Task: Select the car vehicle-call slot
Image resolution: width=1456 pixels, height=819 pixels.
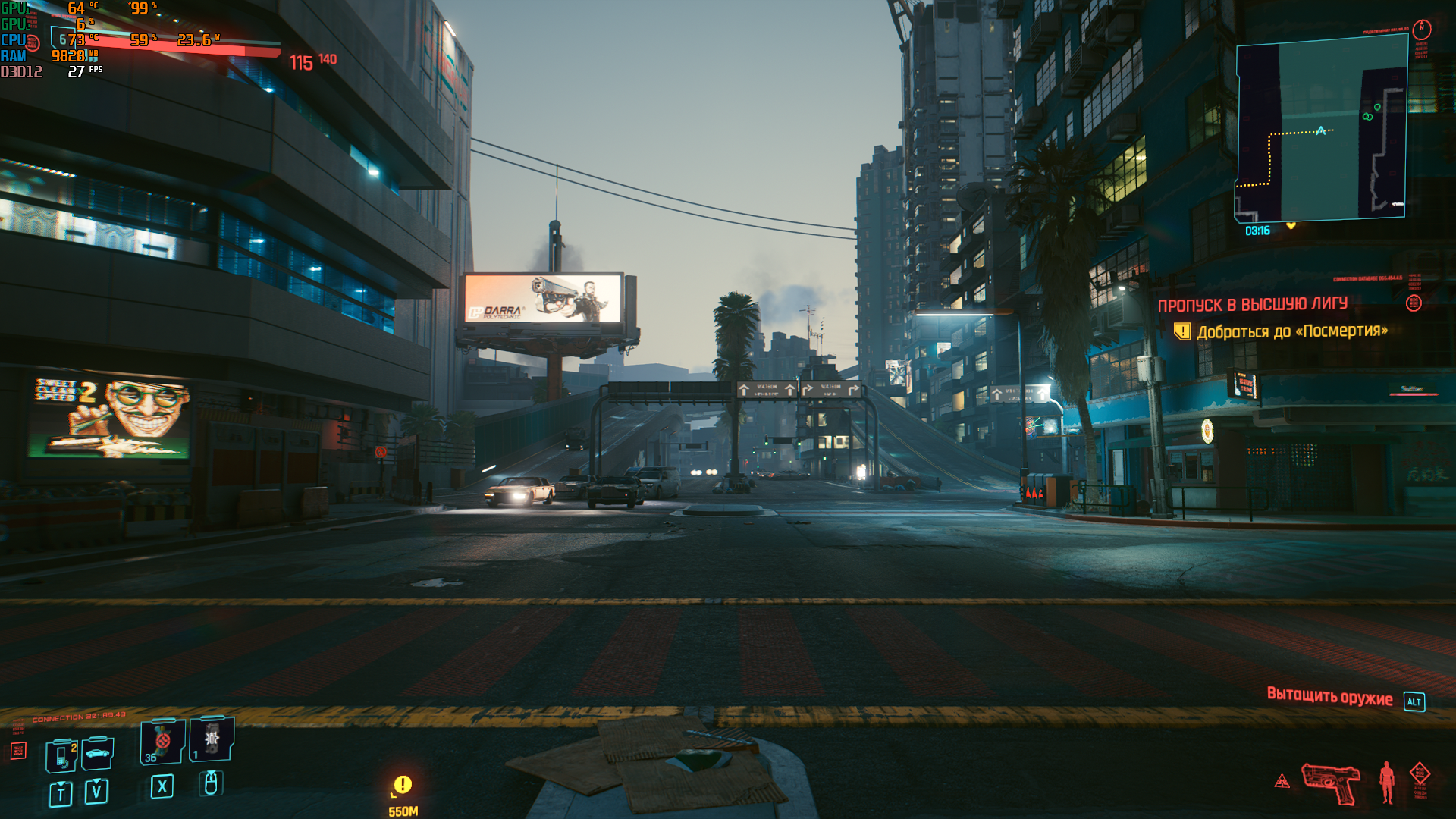Action: tap(98, 753)
